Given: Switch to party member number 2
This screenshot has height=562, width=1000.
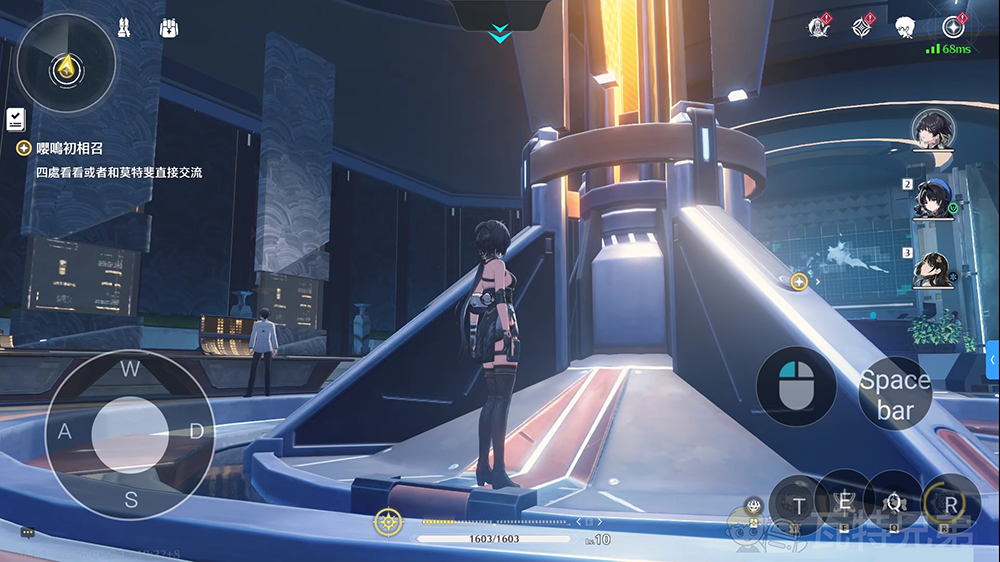Looking at the screenshot, I should click(932, 197).
